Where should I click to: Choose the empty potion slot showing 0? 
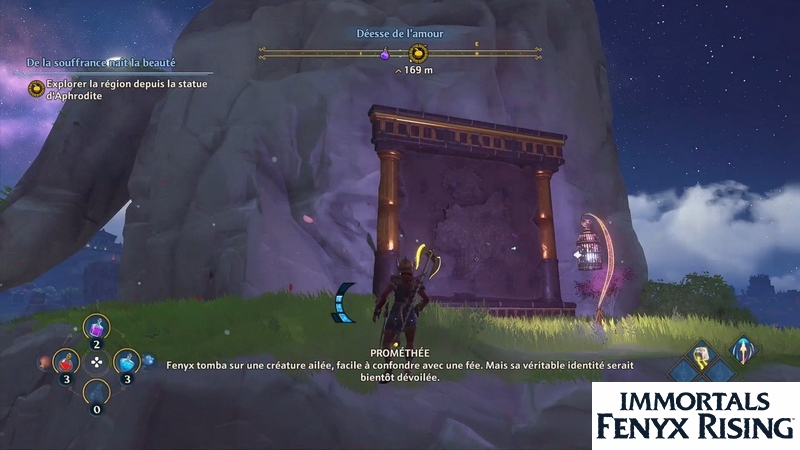(x=96, y=391)
